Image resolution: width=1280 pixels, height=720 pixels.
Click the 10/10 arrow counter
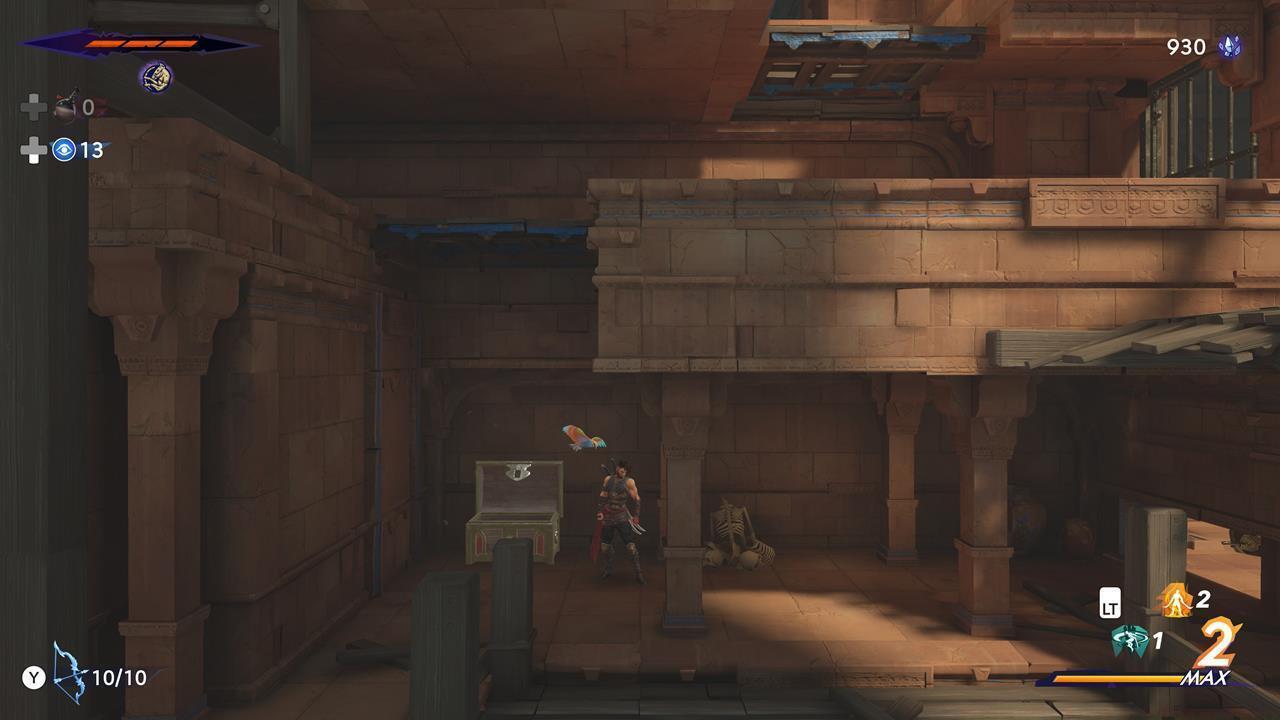tap(118, 677)
